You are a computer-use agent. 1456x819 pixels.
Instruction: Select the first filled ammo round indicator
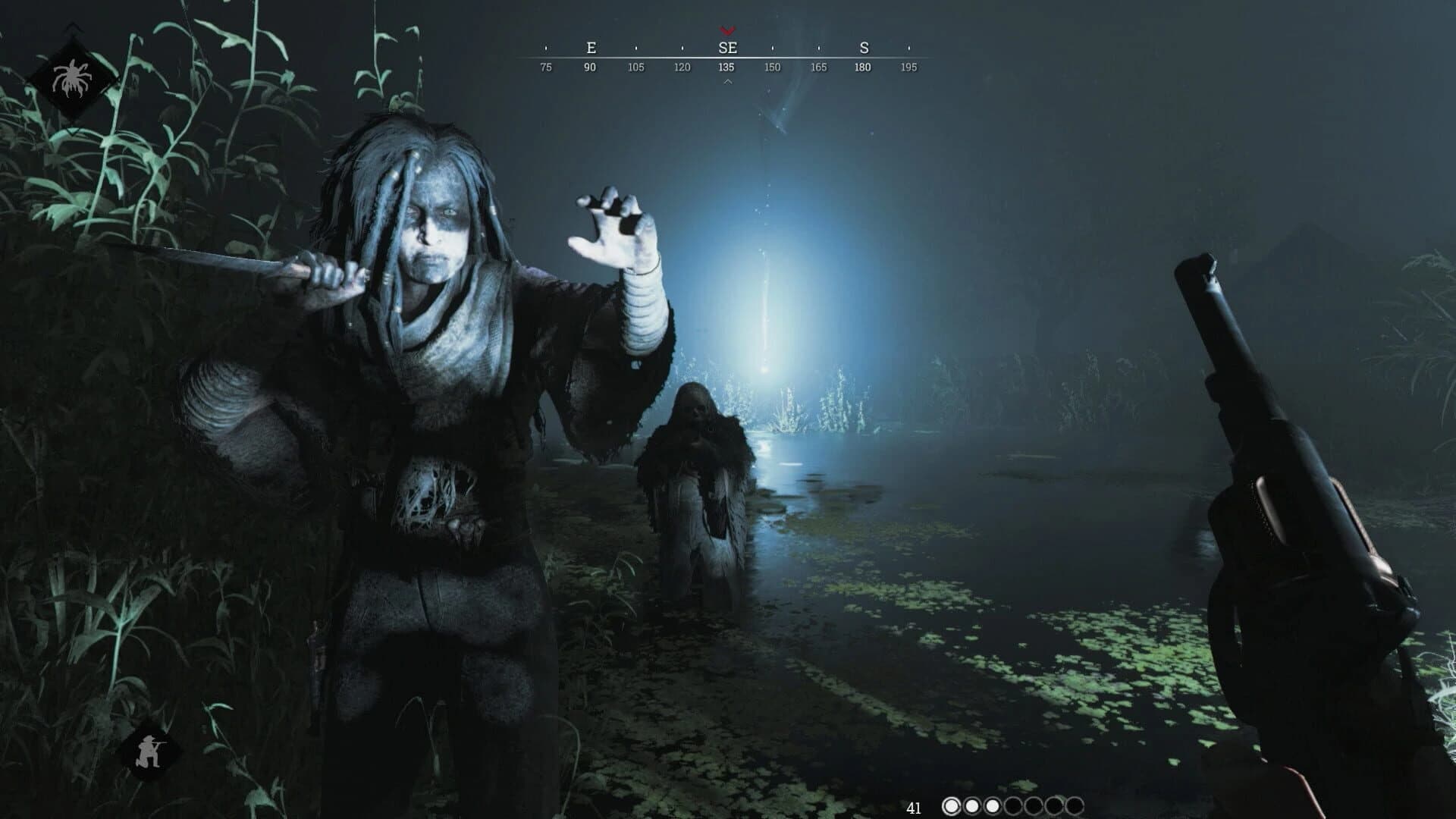coord(952,805)
